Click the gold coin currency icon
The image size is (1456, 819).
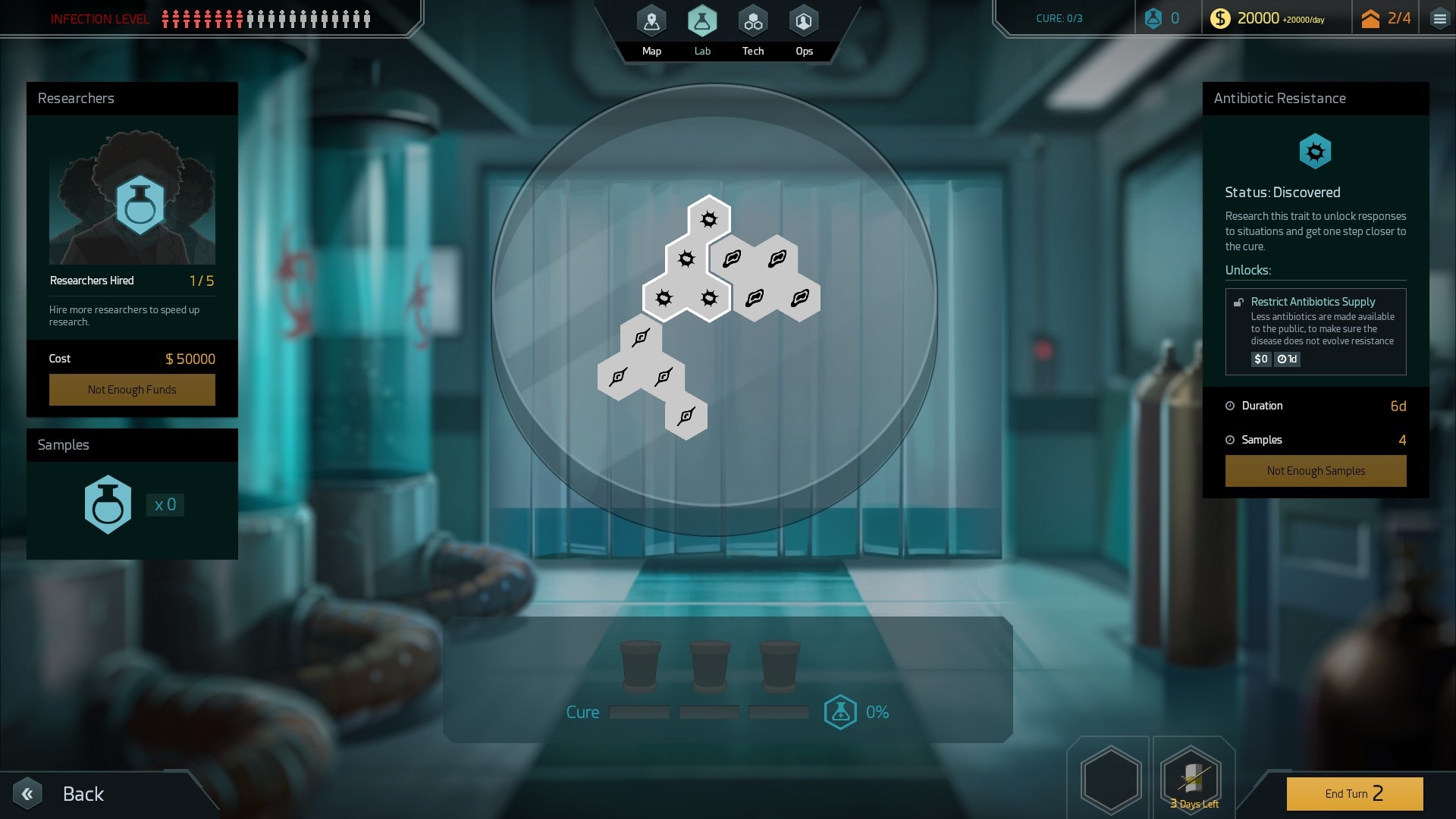tap(1222, 17)
